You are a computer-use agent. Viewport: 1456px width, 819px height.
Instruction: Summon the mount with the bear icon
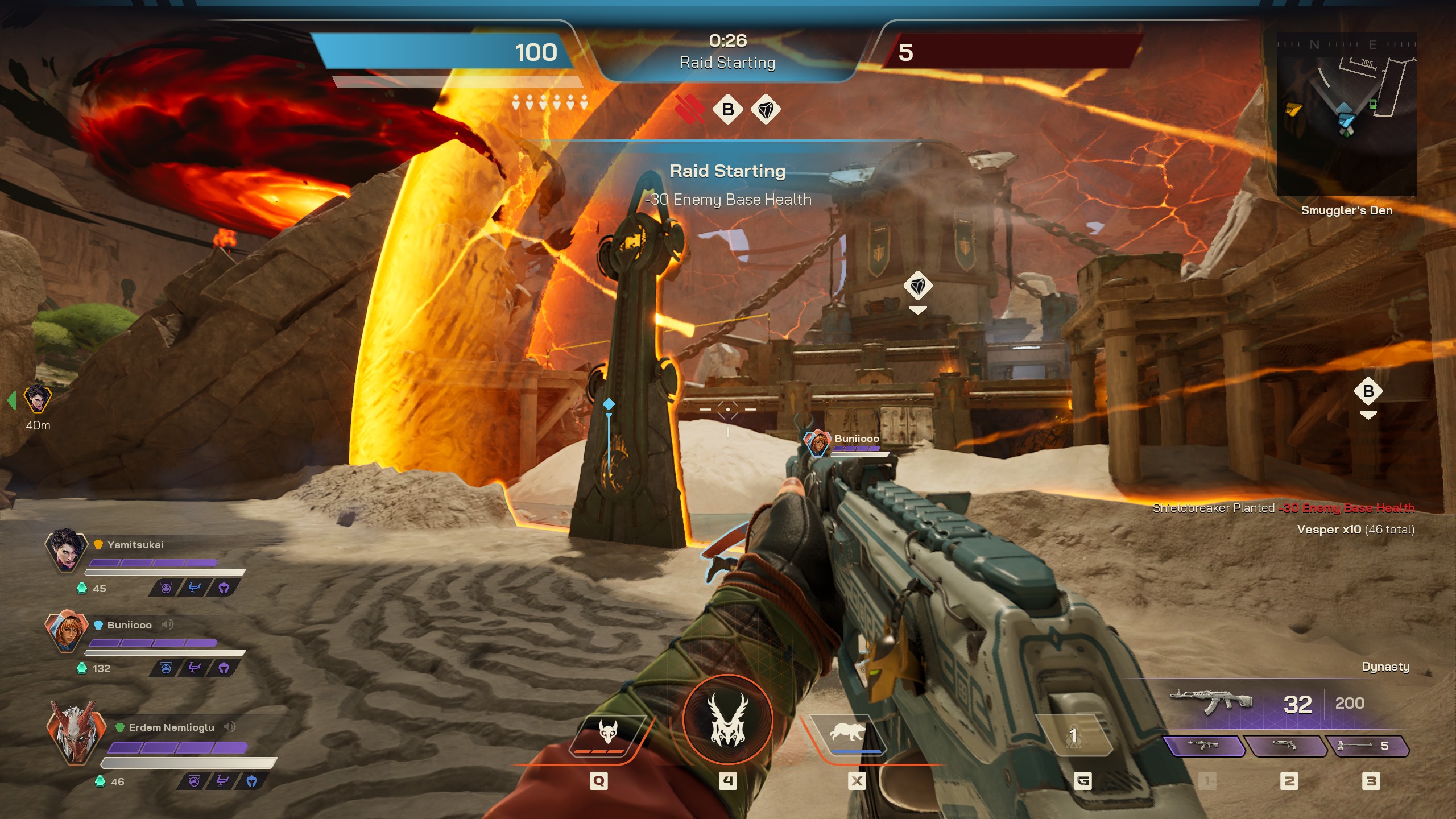coord(848,734)
